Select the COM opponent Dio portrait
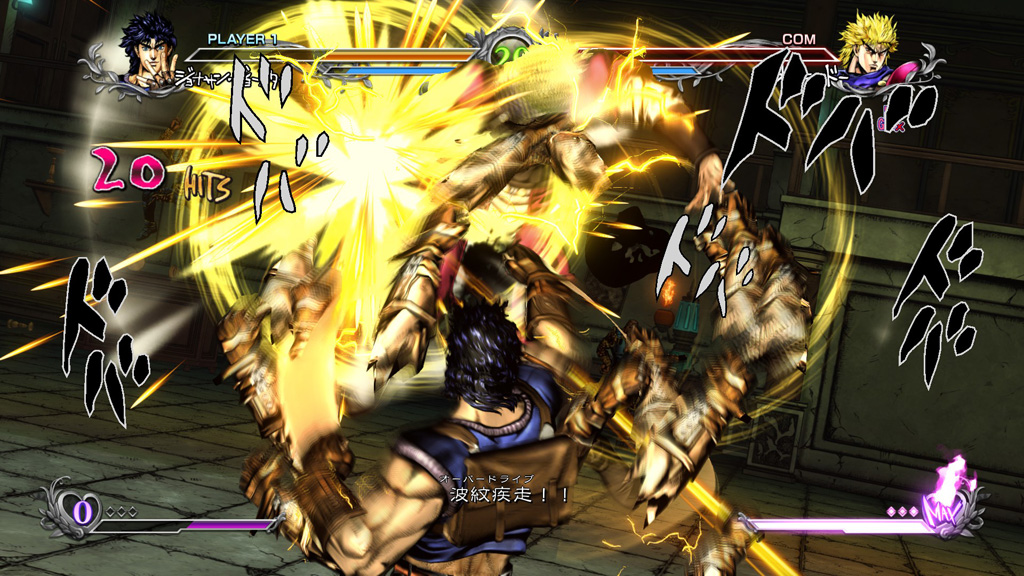This screenshot has width=1024, height=576. click(868, 47)
